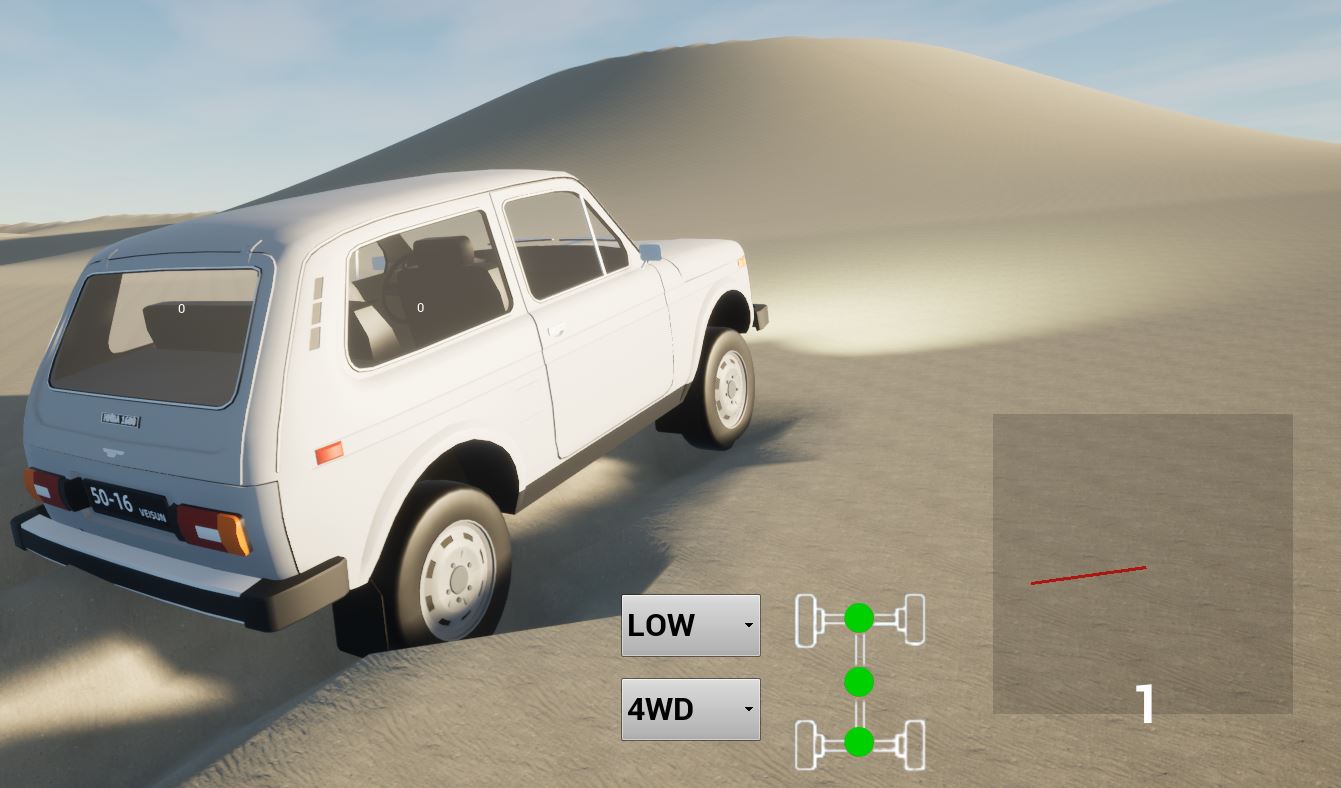Toggle the front differential lock green indicator
Screen dimensions: 1341x788
(858, 617)
